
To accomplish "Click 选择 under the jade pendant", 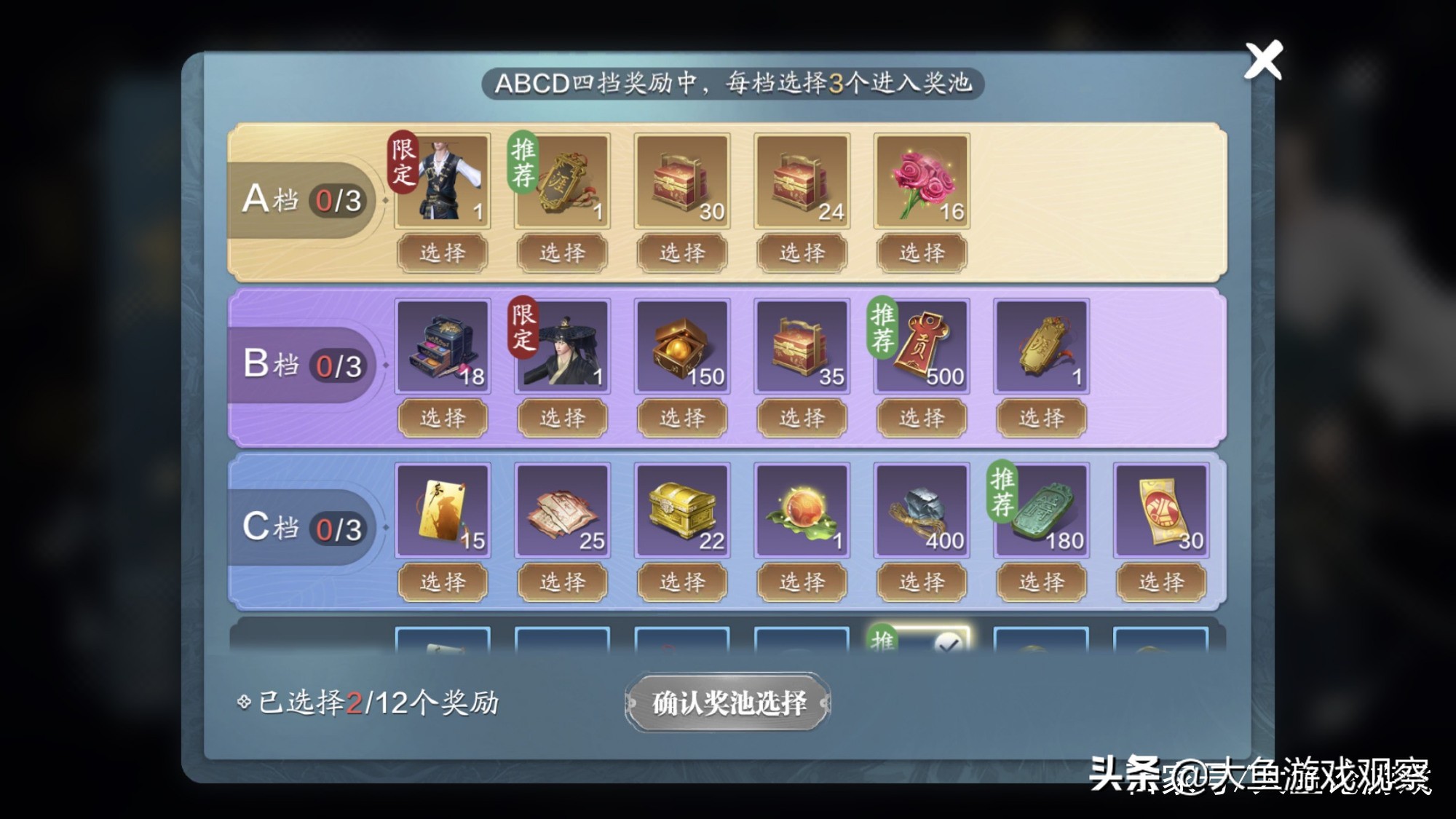I will tap(1040, 582).
